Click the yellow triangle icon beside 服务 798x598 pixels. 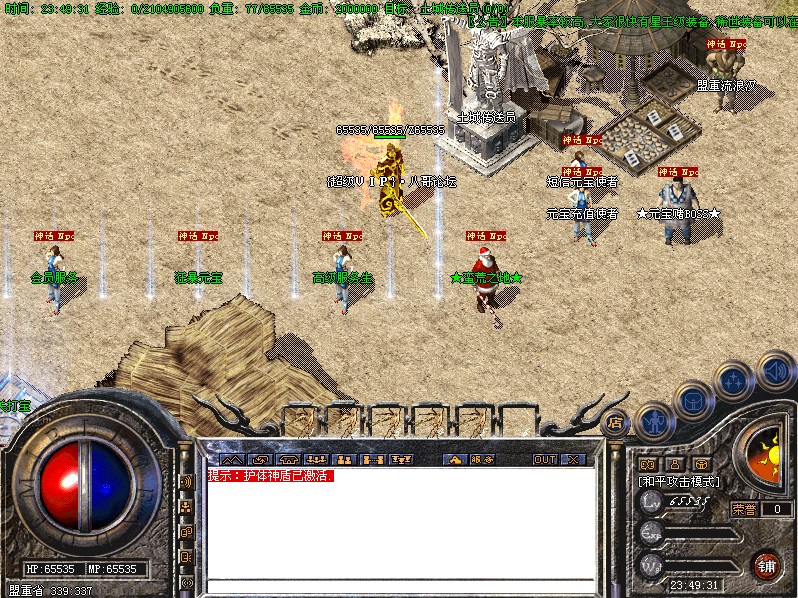pyautogui.click(x=455, y=460)
